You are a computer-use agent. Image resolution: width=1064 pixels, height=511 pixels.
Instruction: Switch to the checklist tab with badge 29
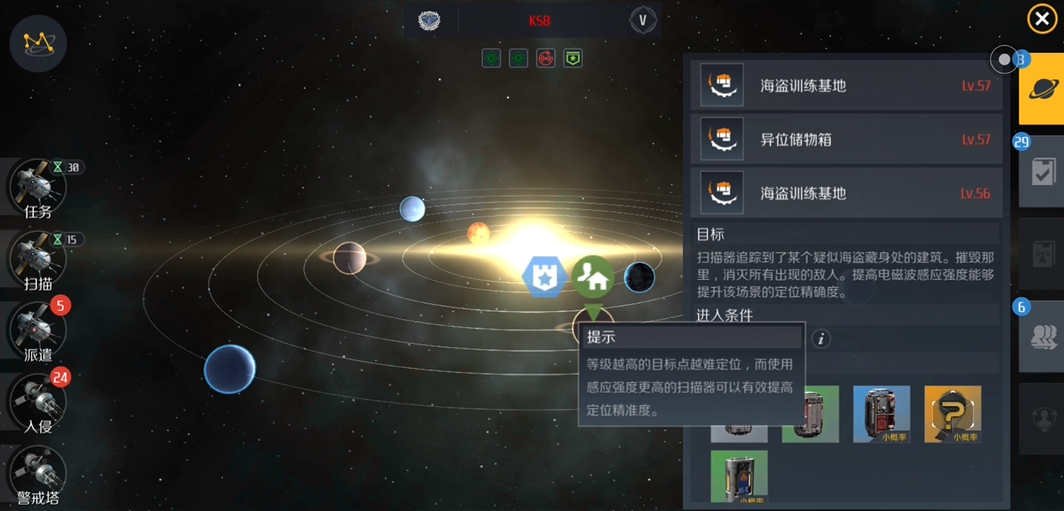pyautogui.click(x=1042, y=172)
